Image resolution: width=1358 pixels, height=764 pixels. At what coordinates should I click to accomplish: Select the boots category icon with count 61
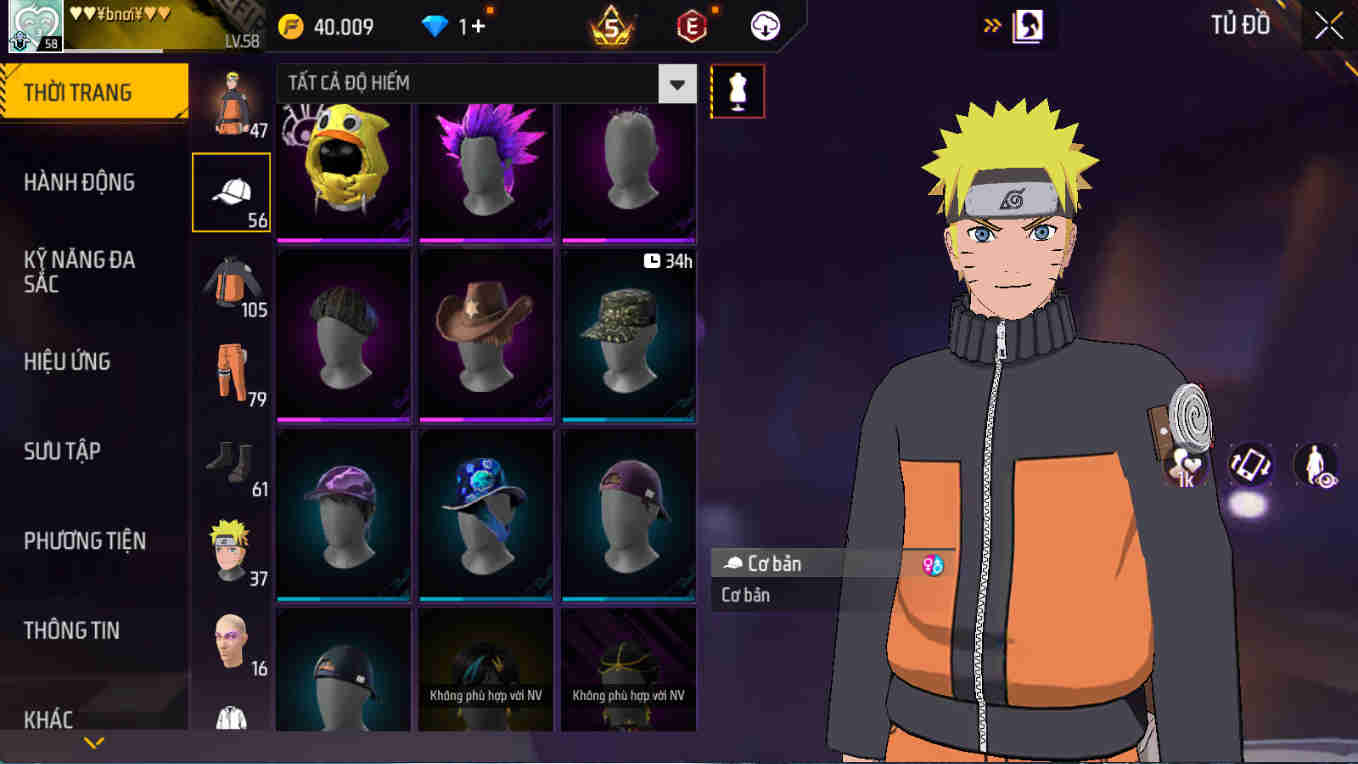(x=228, y=460)
